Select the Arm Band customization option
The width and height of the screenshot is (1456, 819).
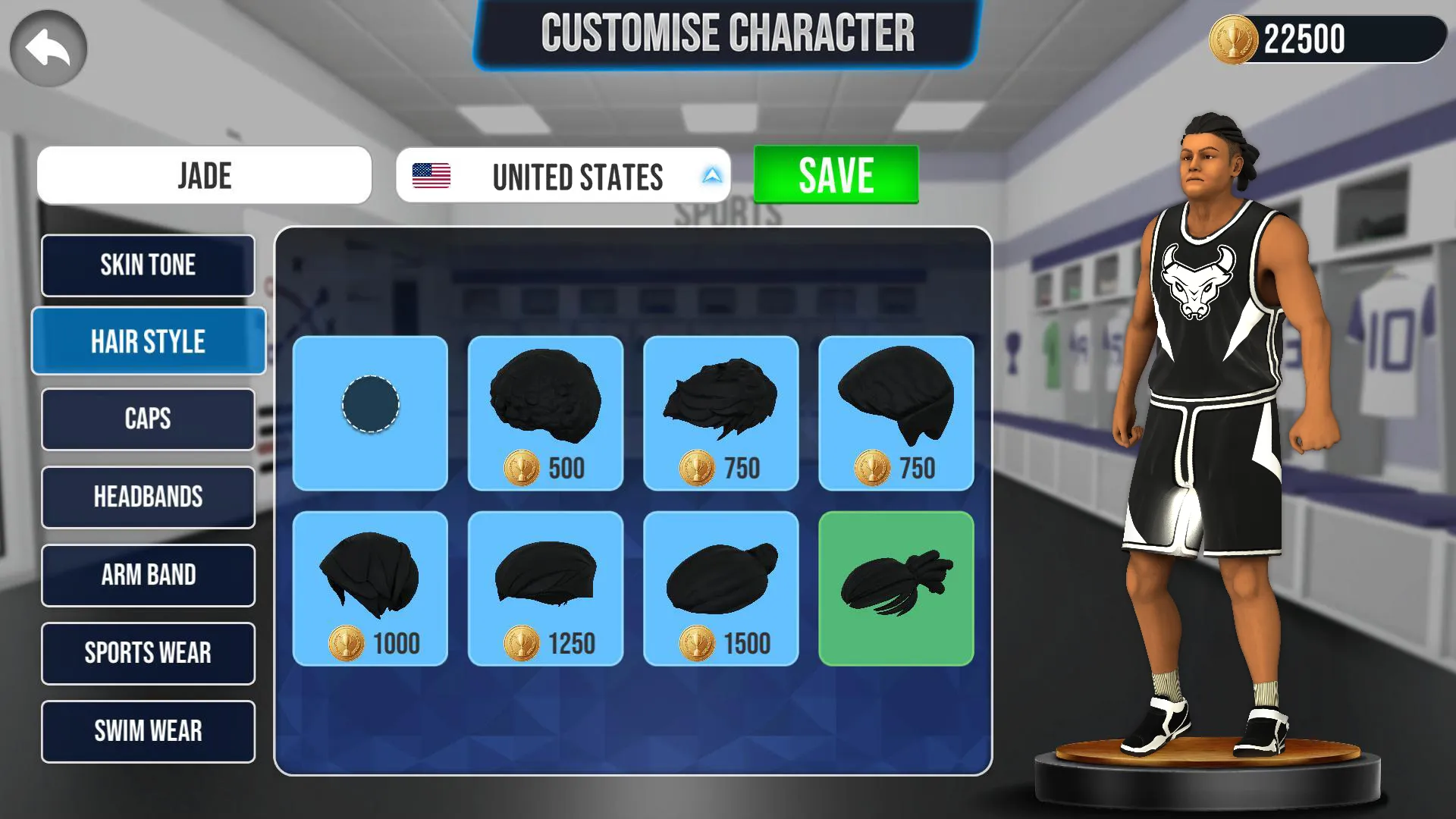(148, 576)
